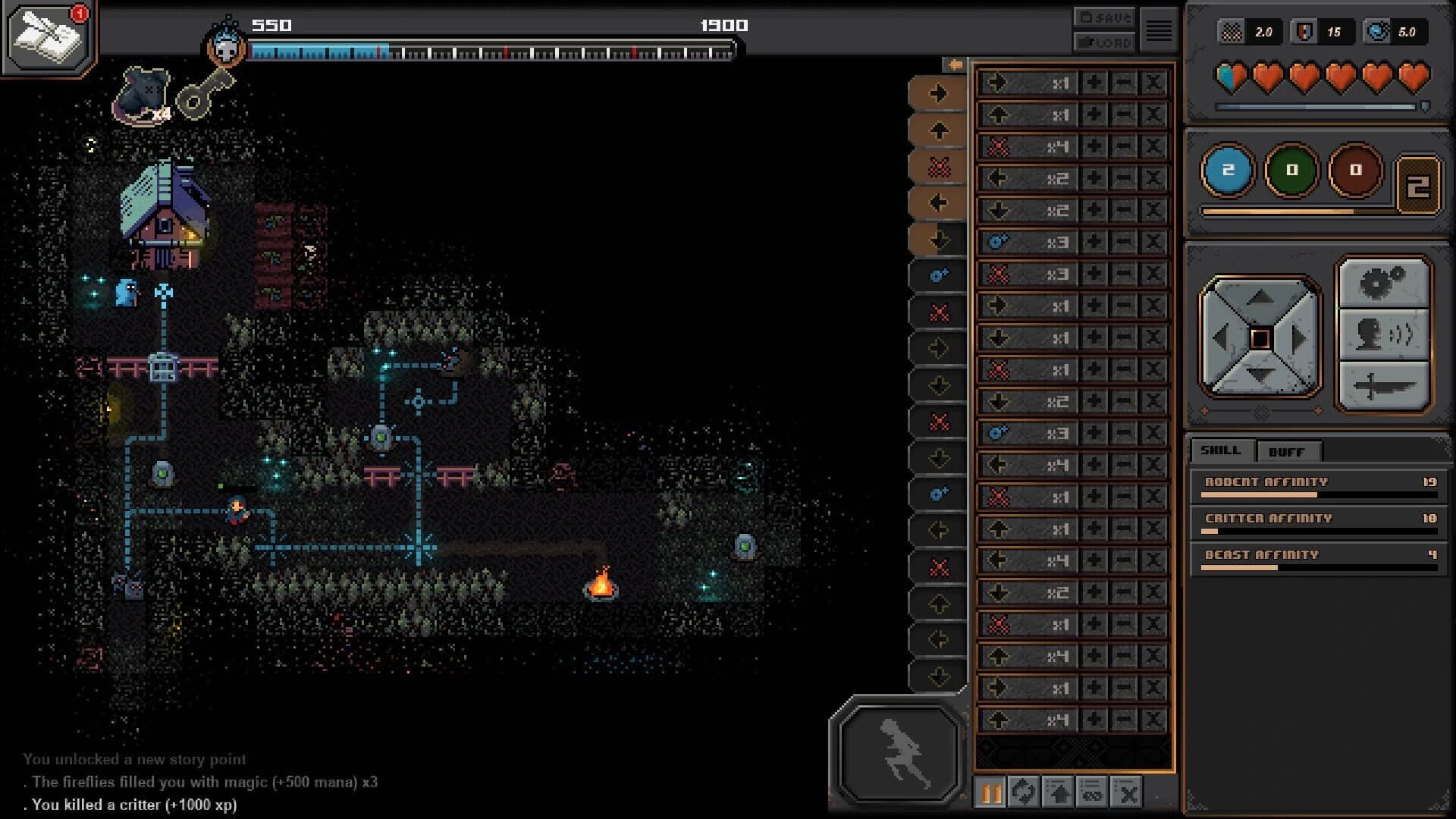Click the Save button

[1103, 16]
